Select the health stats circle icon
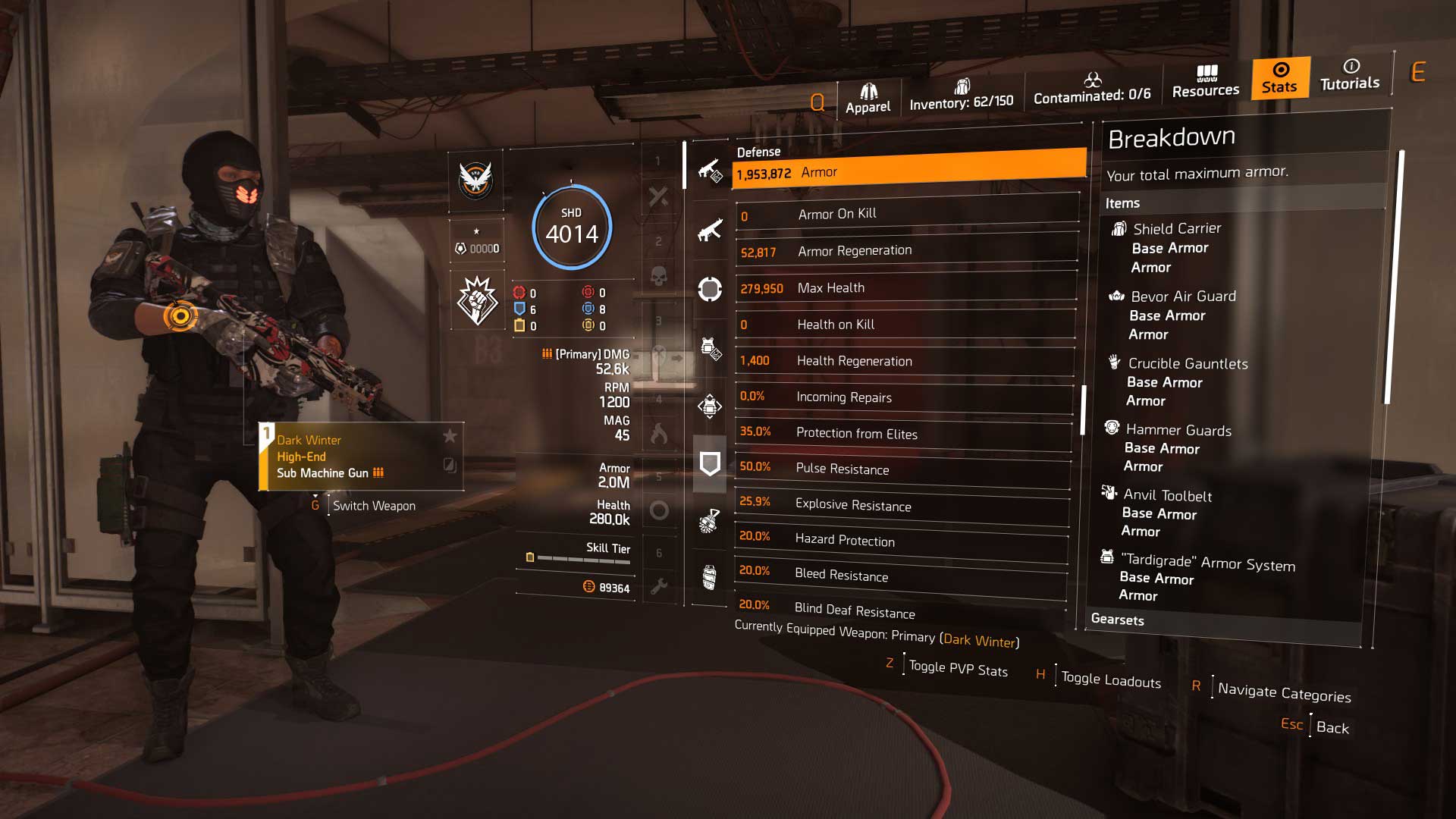Viewport: 1456px width, 819px height. pos(710,290)
